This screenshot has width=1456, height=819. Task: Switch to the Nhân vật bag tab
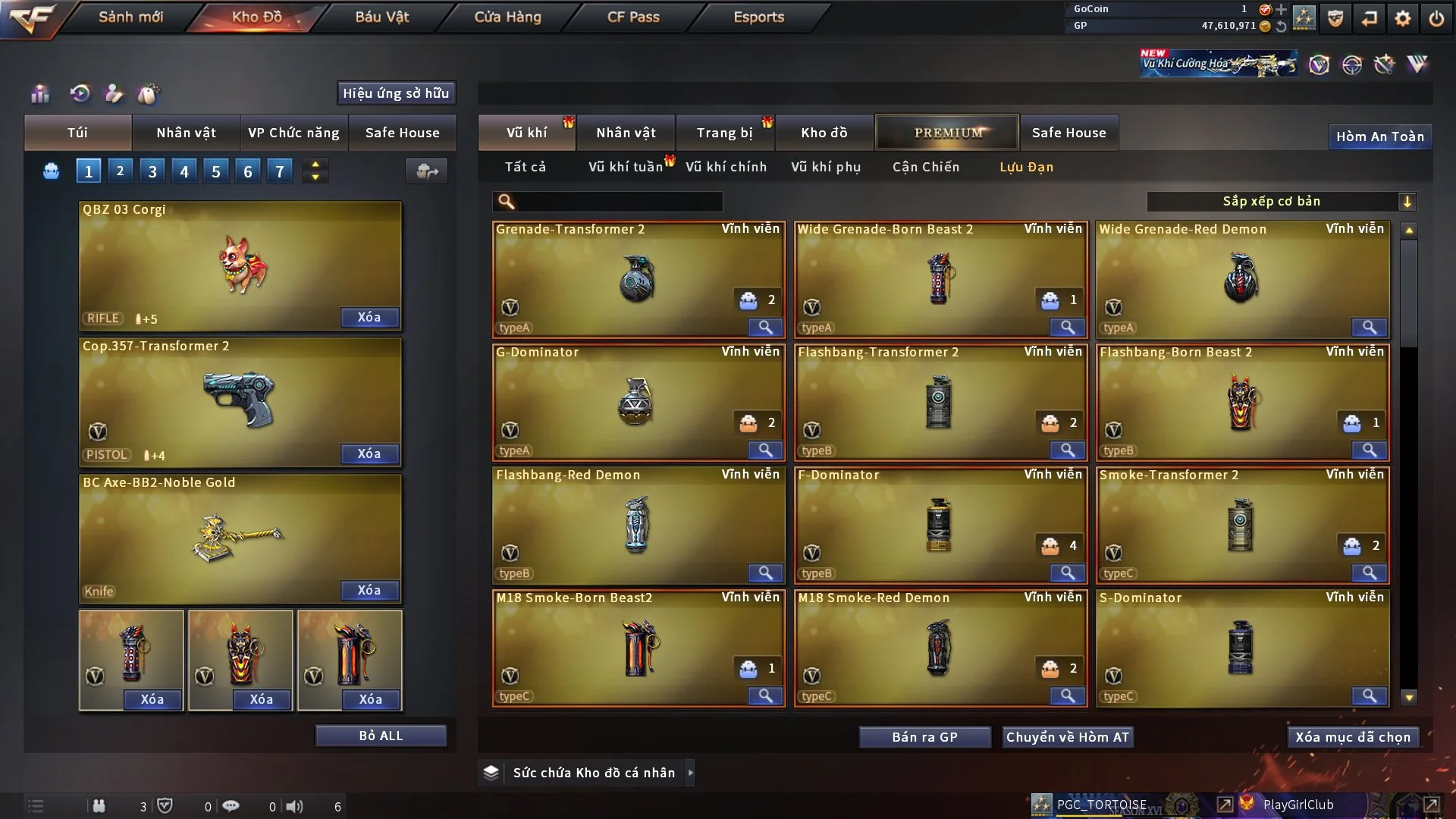[186, 133]
